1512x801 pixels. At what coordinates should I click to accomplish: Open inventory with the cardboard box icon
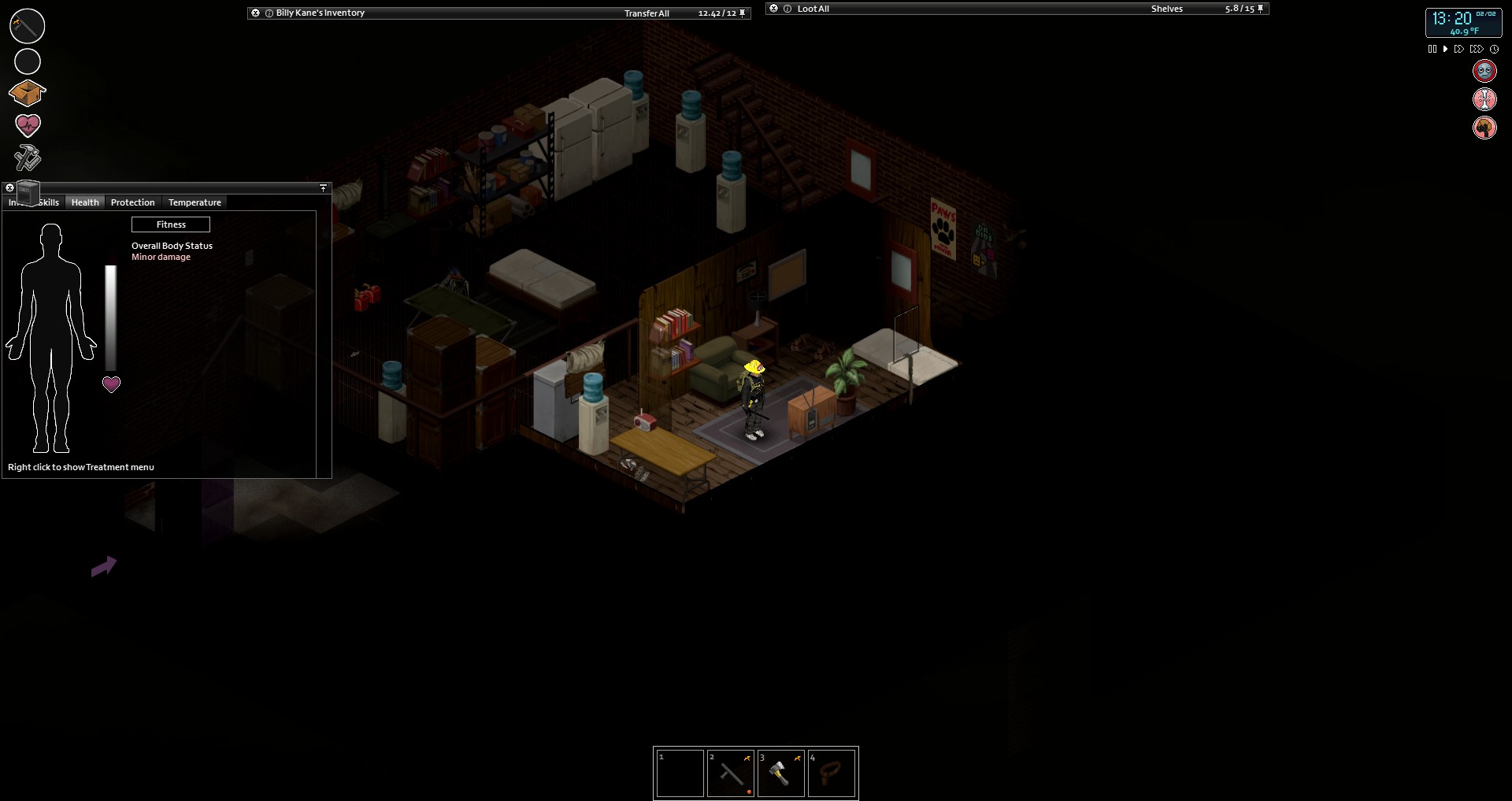click(x=28, y=93)
